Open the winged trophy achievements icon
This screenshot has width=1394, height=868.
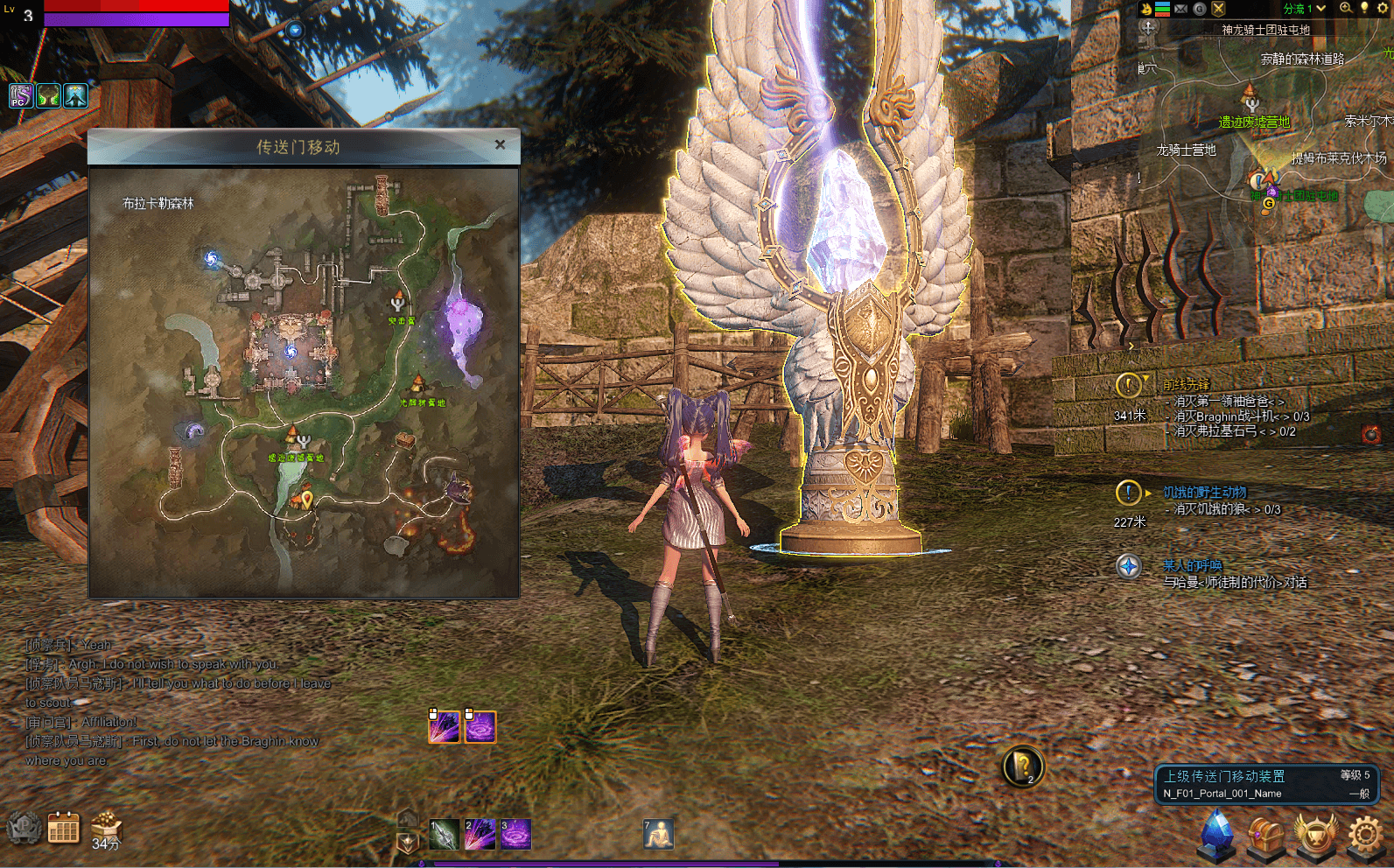pos(1316,834)
